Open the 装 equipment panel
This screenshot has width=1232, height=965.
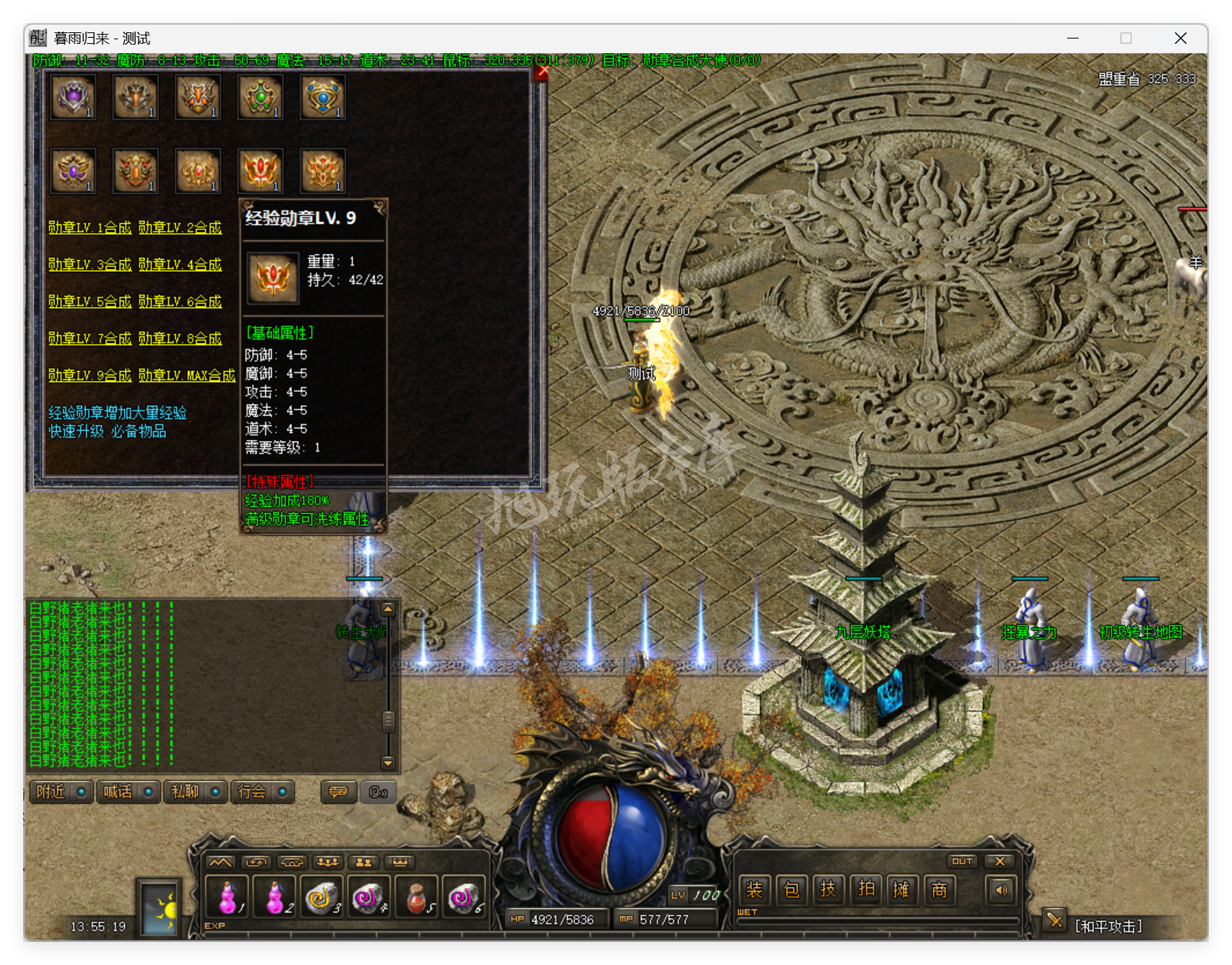pos(754,890)
